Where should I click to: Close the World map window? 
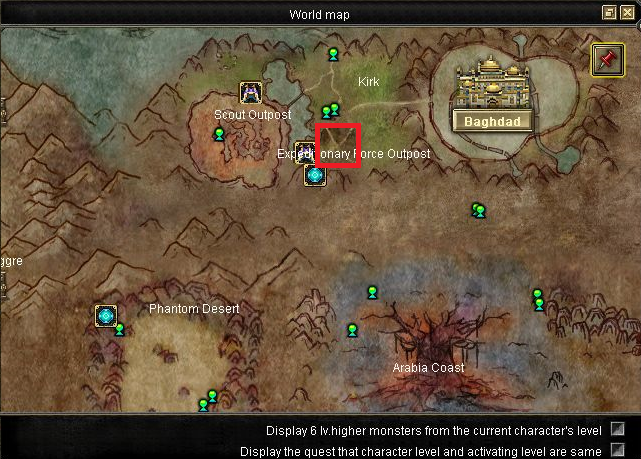pos(626,13)
